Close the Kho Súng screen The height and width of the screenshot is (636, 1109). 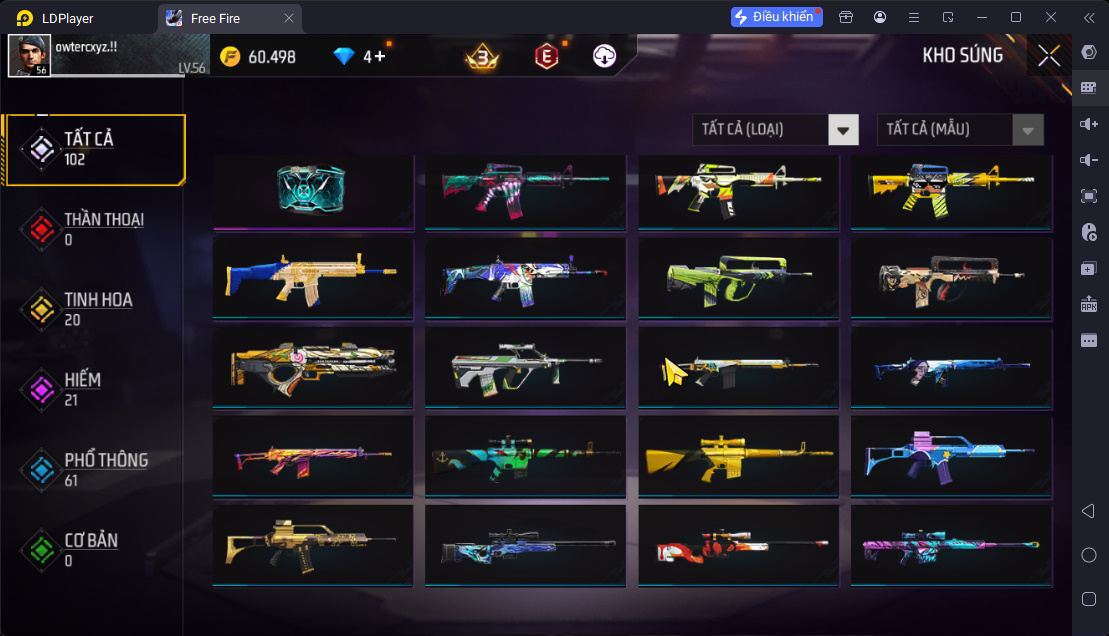pos(1049,56)
